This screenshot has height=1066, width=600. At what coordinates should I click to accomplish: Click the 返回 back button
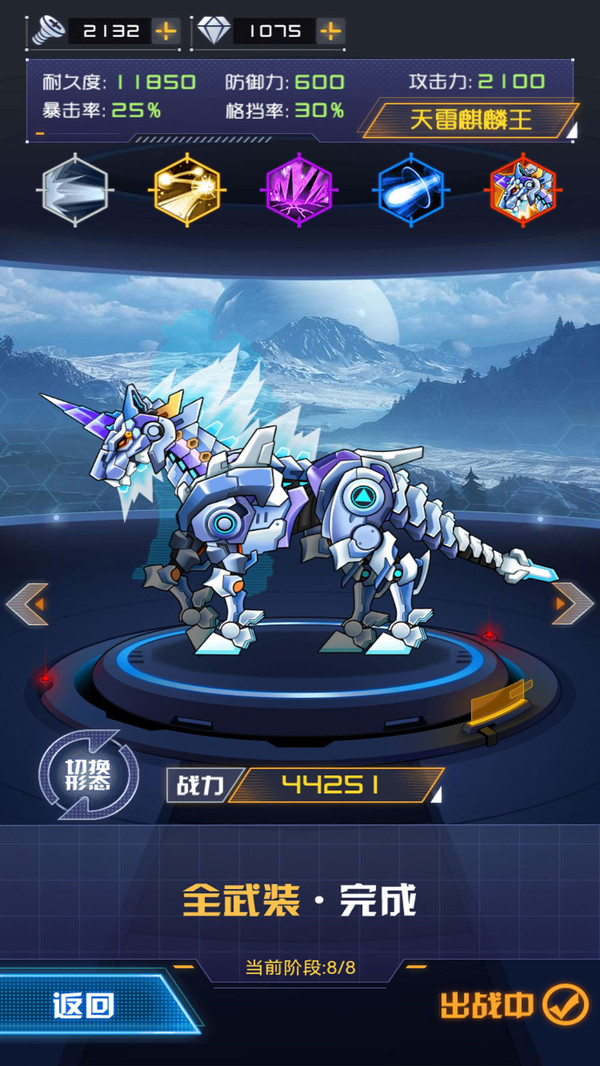click(x=85, y=1005)
